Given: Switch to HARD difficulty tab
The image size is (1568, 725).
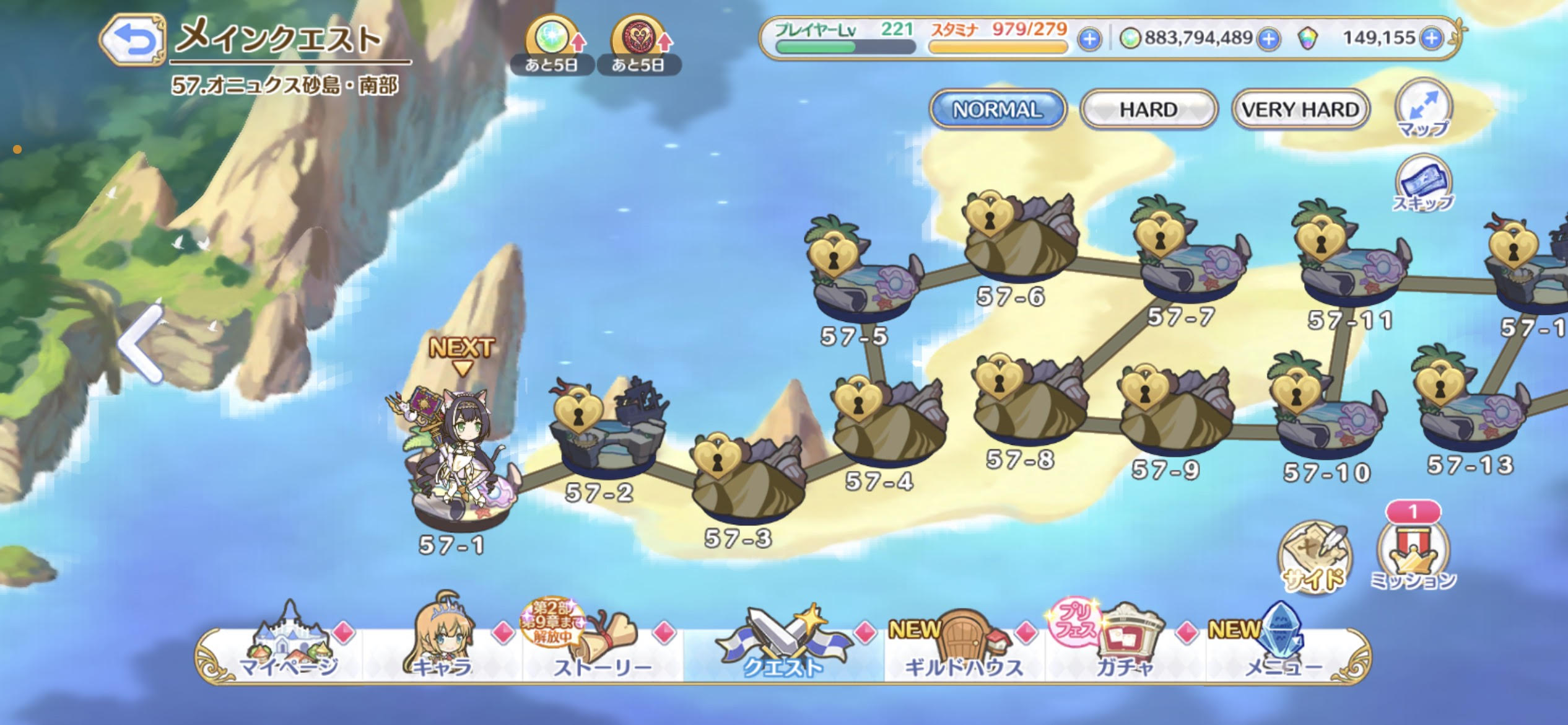Looking at the screenshot, I should pyautogui.click(x=1148, y=110).
